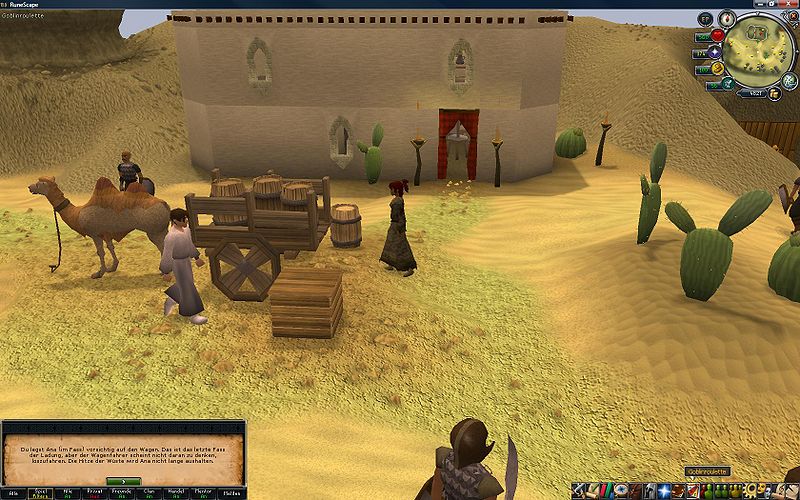The width and height of the screenshot is (800, 500).
Task: Activate the blue prayer star orb
Action: pyautogui.click(x=717, y=52)
